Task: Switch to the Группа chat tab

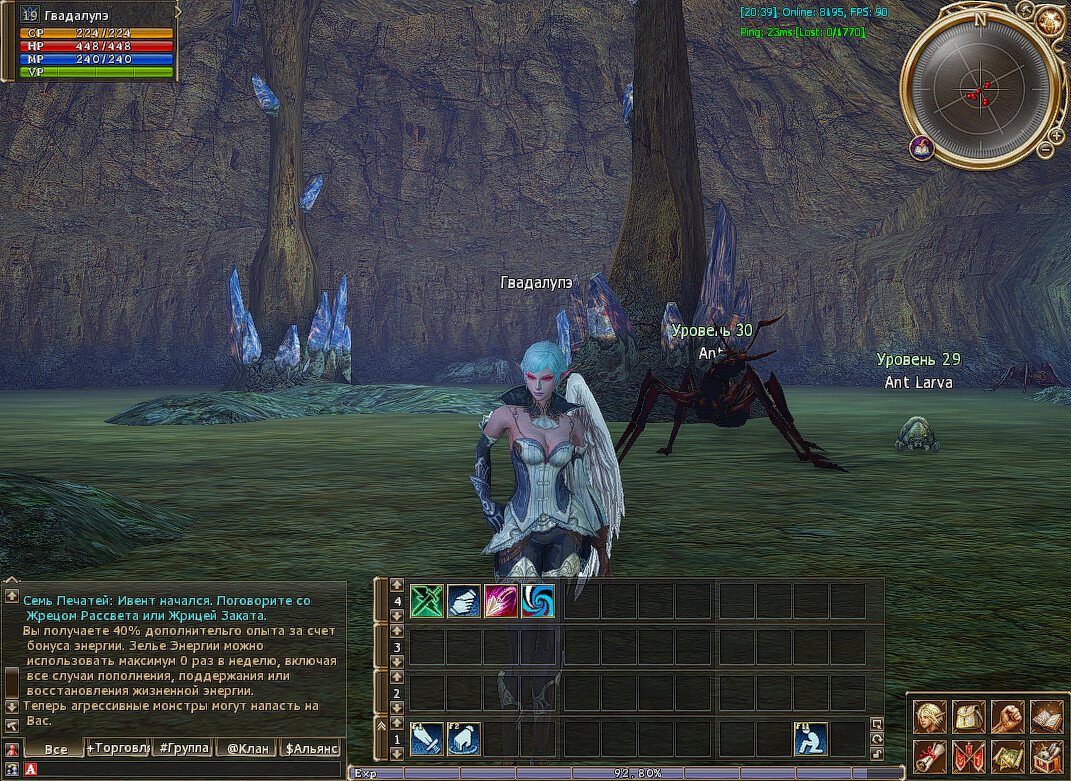Action: pos(182,748)
